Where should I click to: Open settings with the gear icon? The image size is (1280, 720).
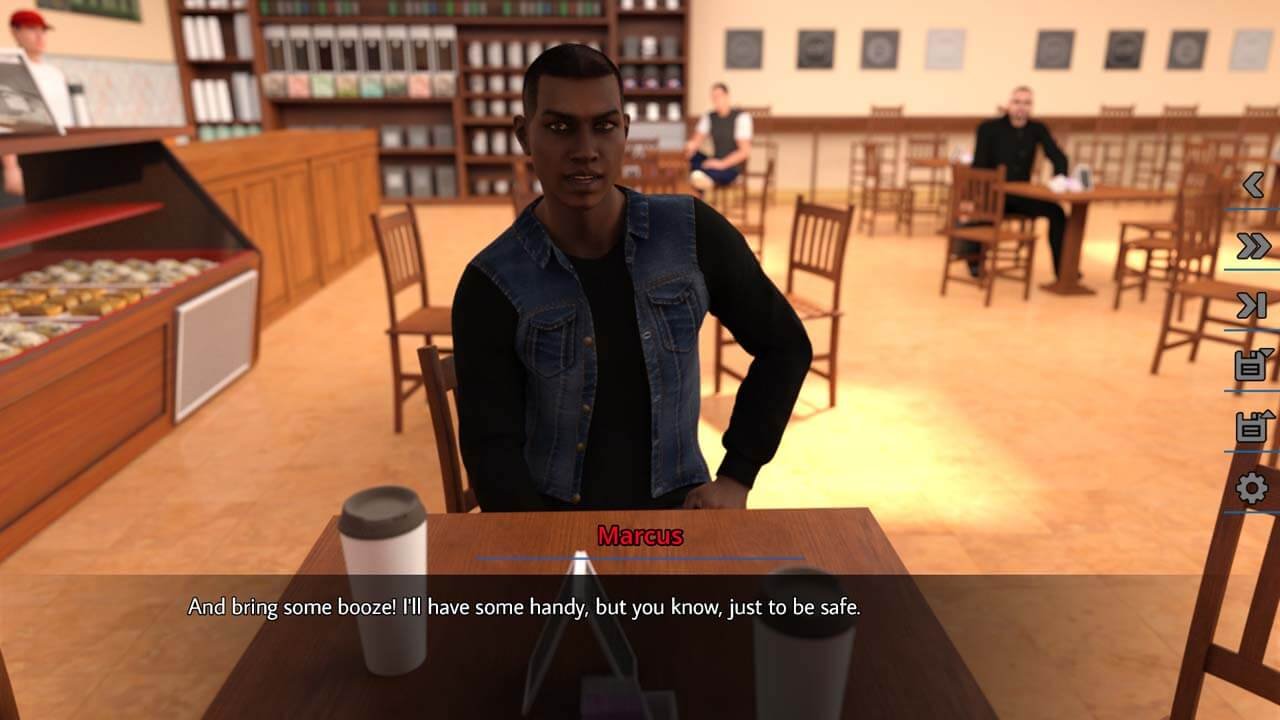coord(1252,488)
